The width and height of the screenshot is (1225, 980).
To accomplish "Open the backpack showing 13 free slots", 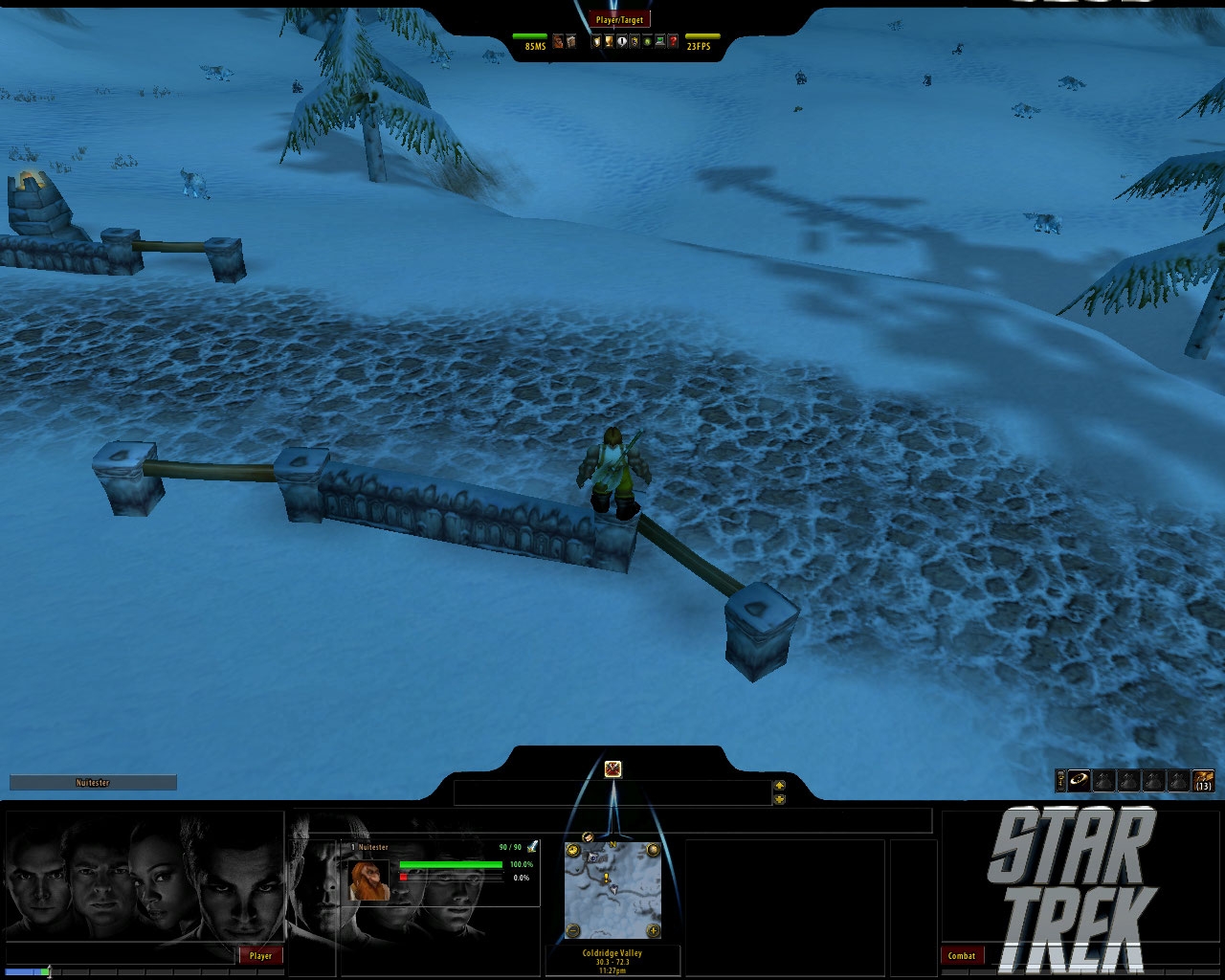I will pyautogui.click(x=1202, y=780).
